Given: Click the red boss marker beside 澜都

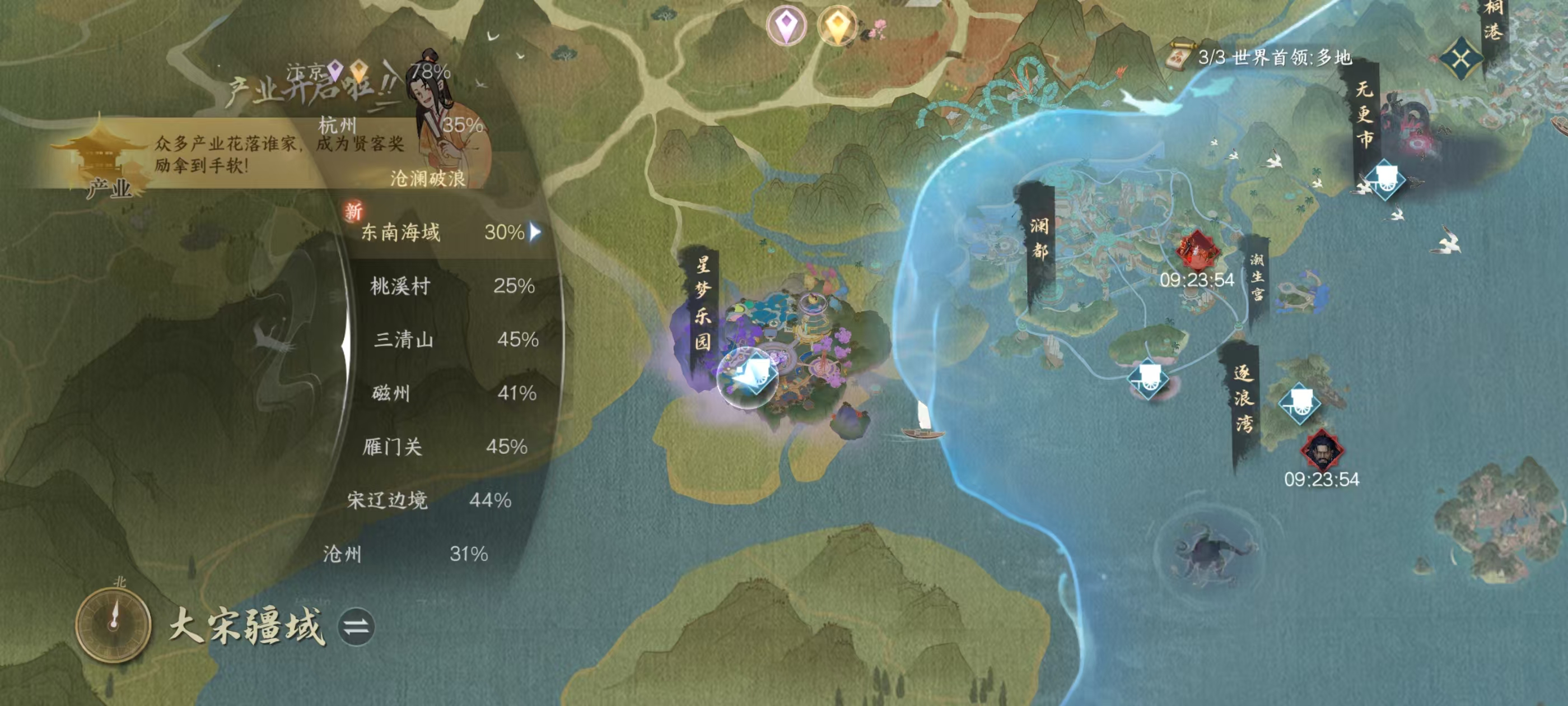Looking at the screenshot, I should [x=1196, y=250].
